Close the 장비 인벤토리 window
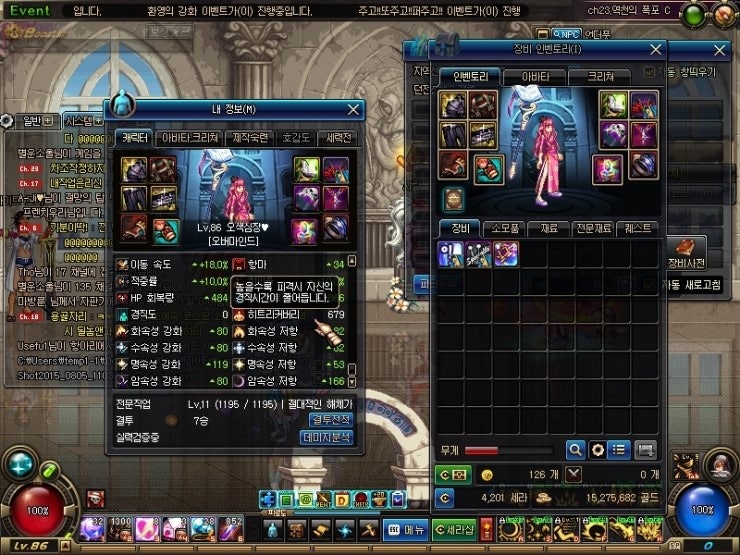Screen dimensions: 740x555 pyautogui.click(x=656, y=48)
